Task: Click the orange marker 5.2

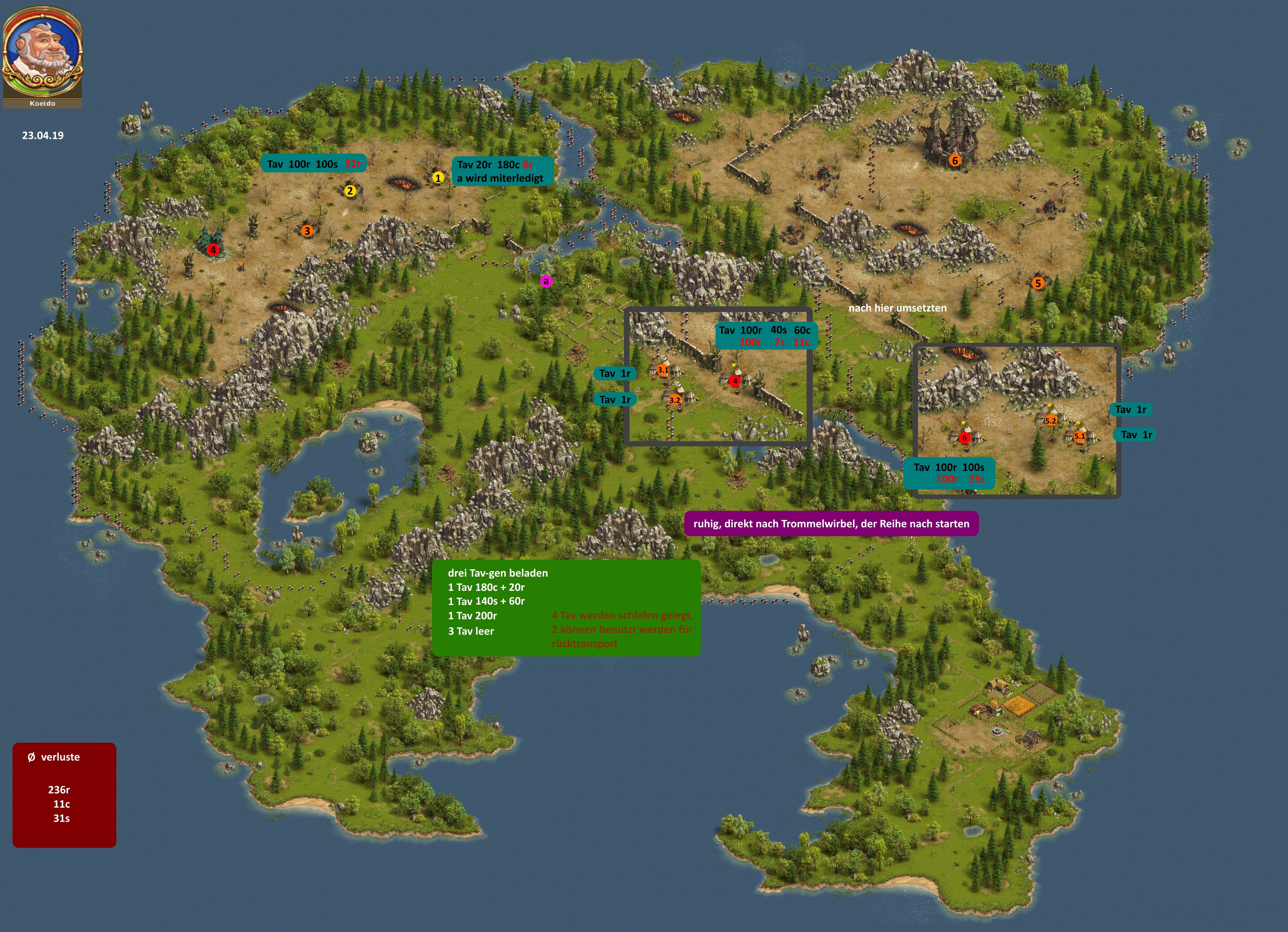Action: click(1050, 421)
